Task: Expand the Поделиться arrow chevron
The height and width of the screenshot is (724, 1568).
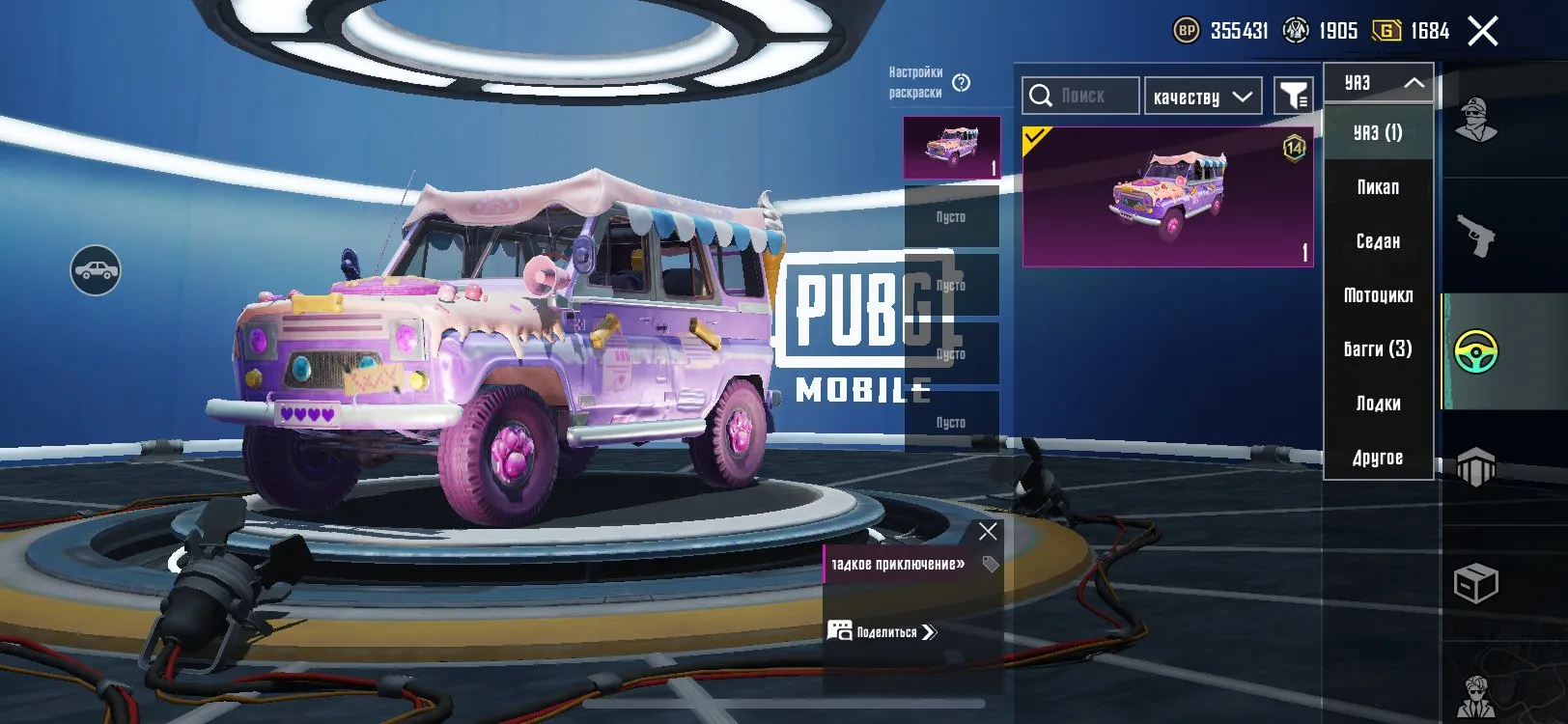Action: click(929, 632)
